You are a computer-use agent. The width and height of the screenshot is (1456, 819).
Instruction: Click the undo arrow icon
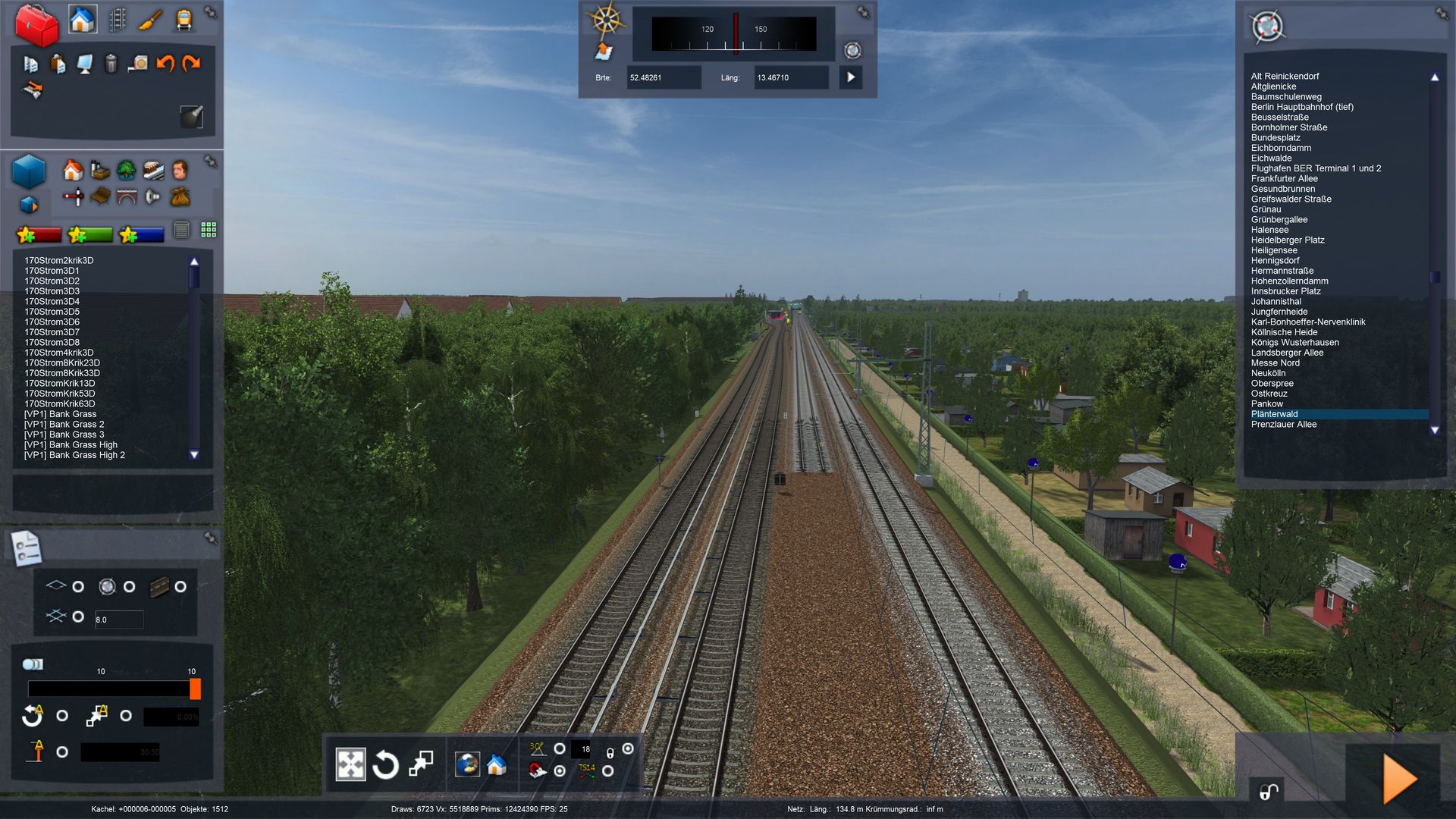click(165, 64)
